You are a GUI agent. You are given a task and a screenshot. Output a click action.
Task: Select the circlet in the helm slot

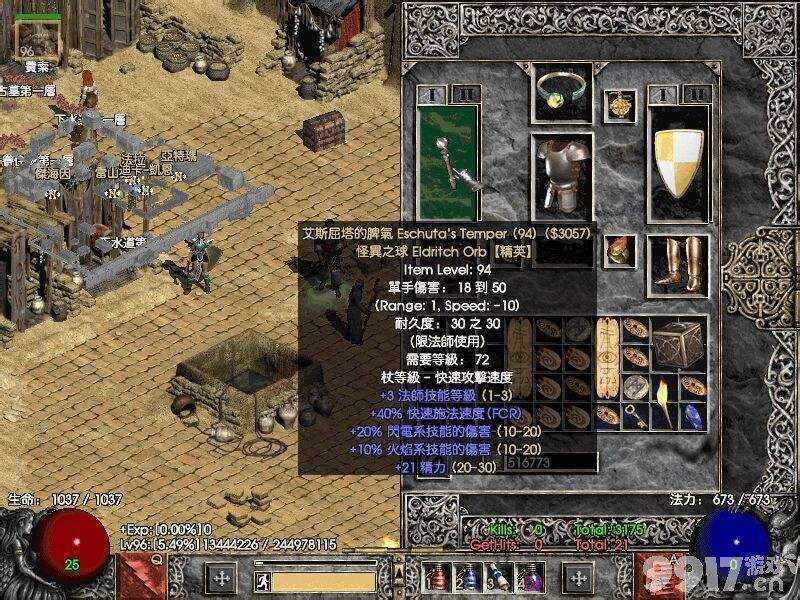[561, 90]
